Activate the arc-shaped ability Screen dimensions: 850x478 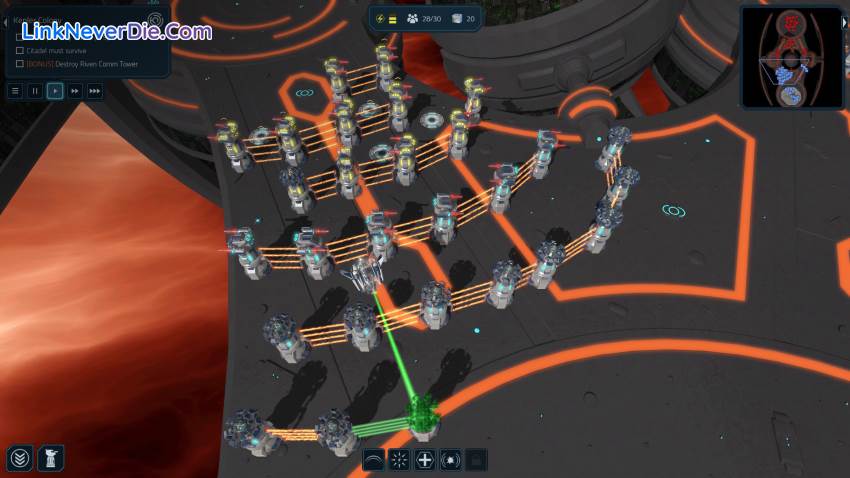pos(374,460)
